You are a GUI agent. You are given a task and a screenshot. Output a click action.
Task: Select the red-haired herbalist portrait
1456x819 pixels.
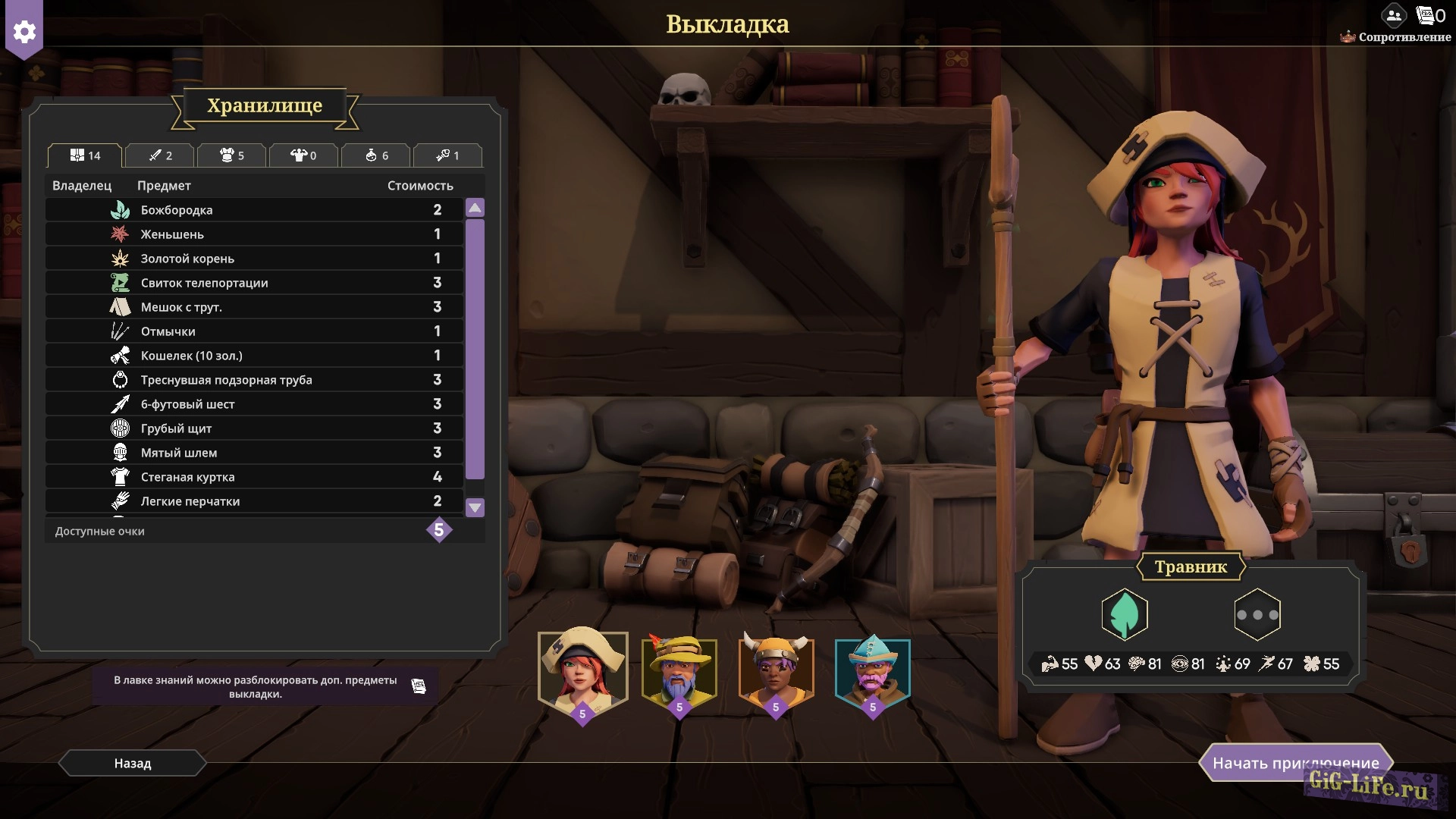point(582,672)
